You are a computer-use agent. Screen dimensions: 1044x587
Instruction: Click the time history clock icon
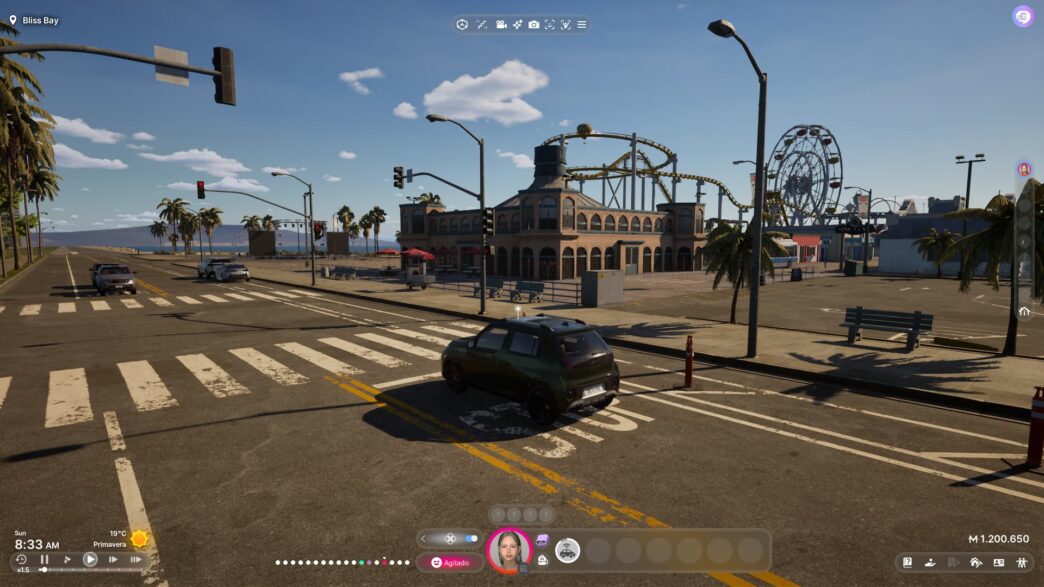(21, 560)
